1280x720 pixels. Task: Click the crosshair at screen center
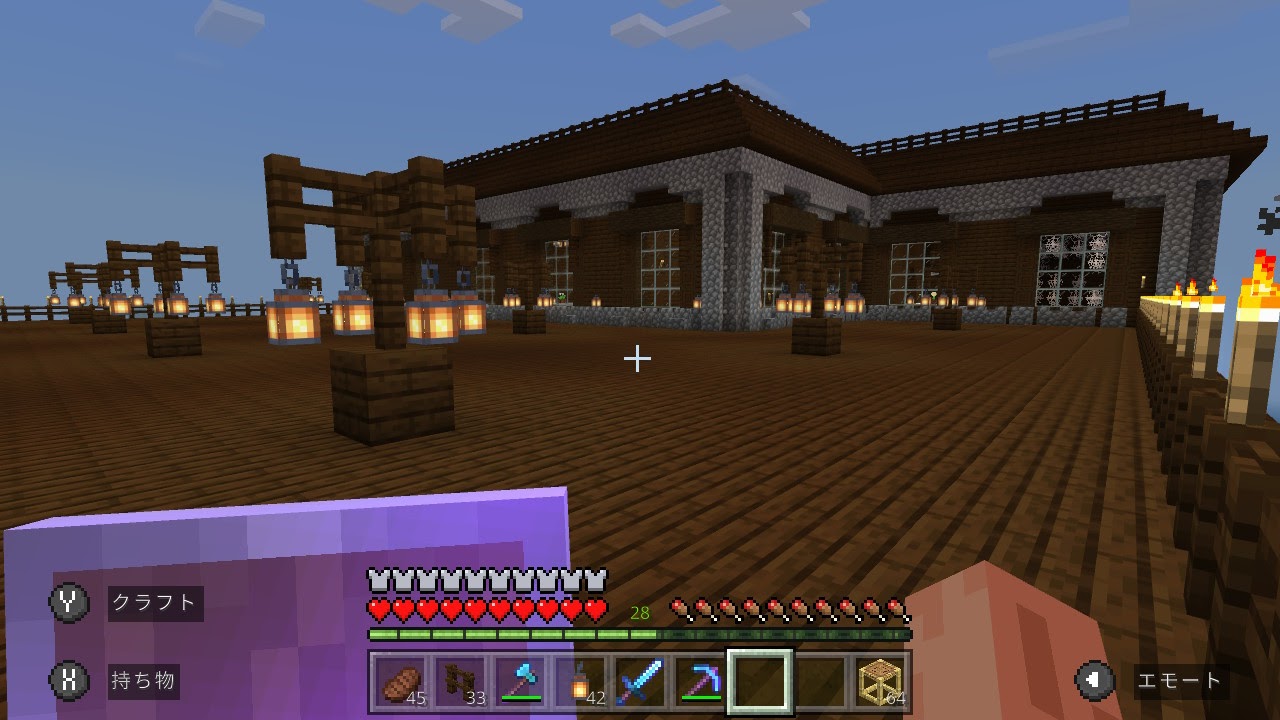tap(638, 357)
